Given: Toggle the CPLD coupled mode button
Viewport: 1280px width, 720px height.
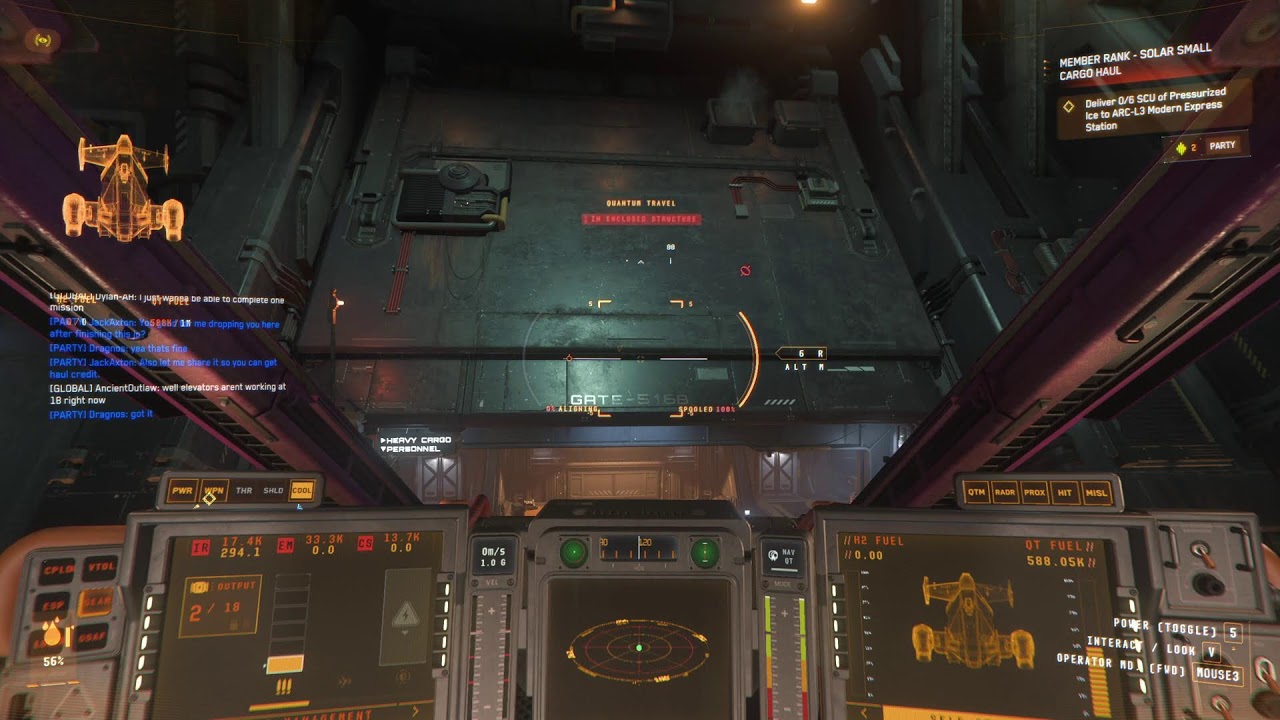Looking at the screenshot, I should (56, 571).
